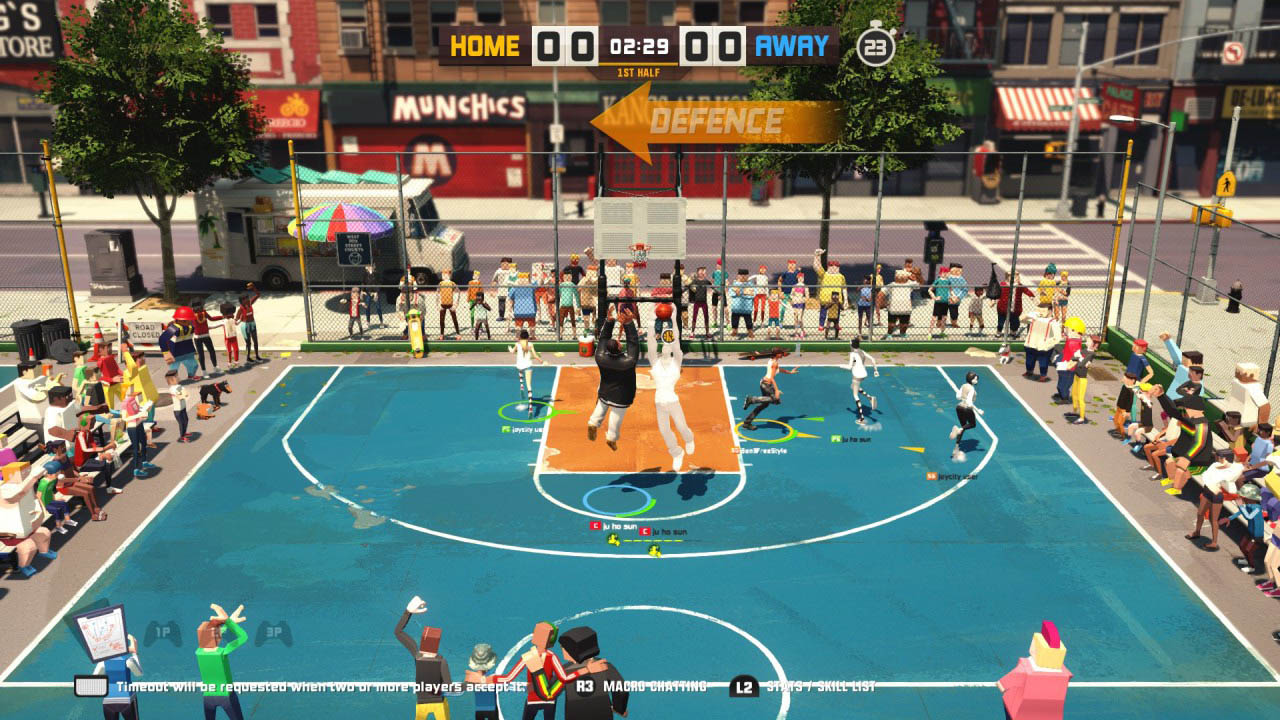1280x720 pixels.
Task: Select the SG badge next to joycity user
Action: pos(930,475)
